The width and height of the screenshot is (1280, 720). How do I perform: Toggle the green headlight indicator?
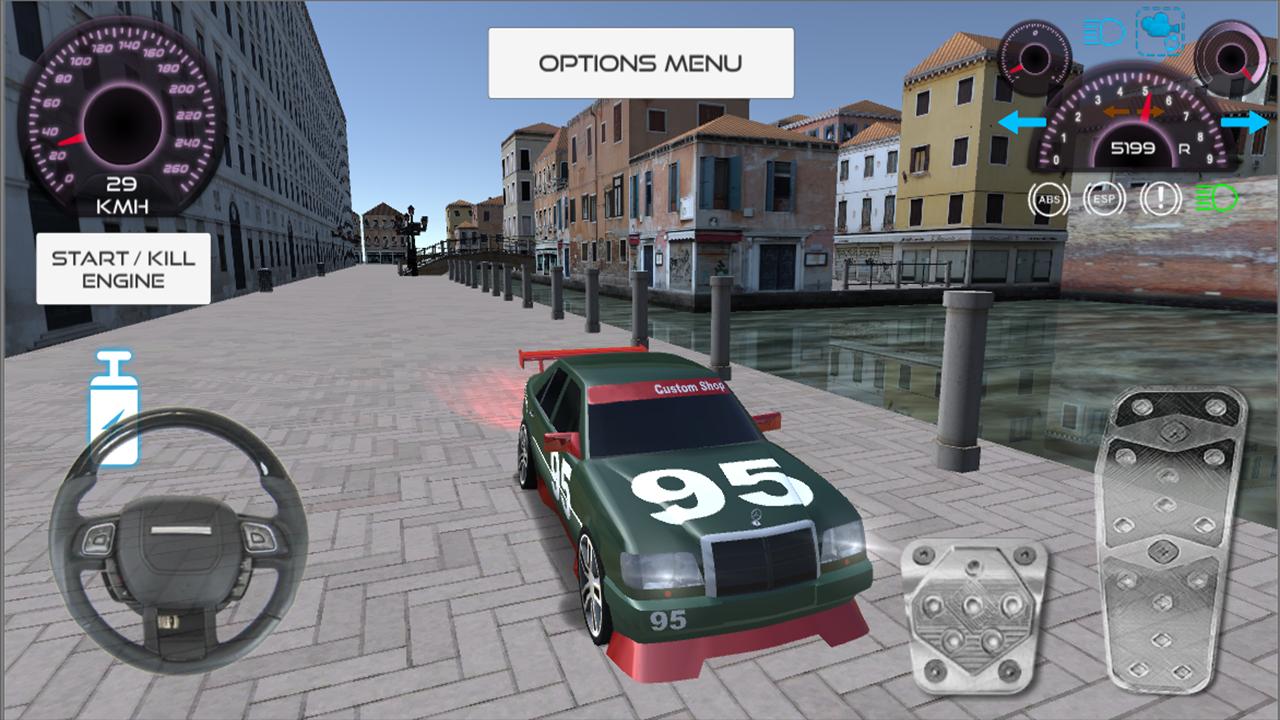1217,199
